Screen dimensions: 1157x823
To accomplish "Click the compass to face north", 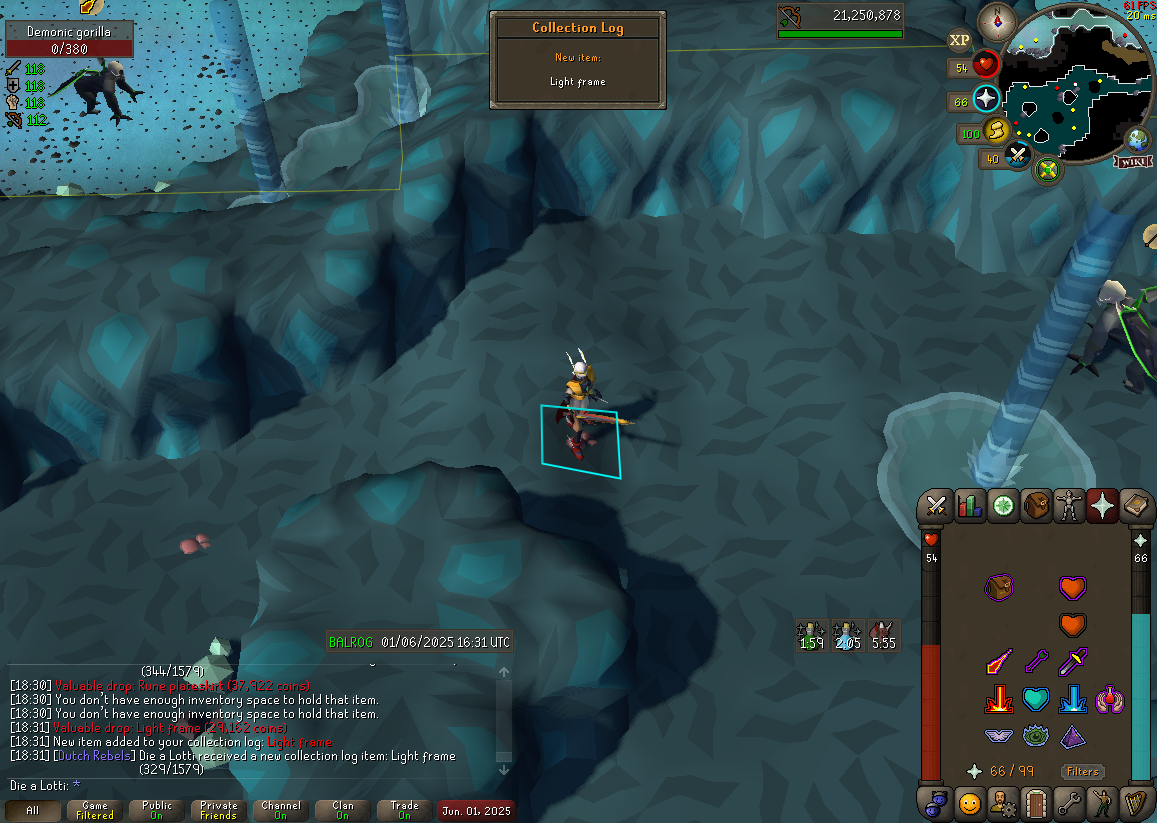I will coord(996,20).
